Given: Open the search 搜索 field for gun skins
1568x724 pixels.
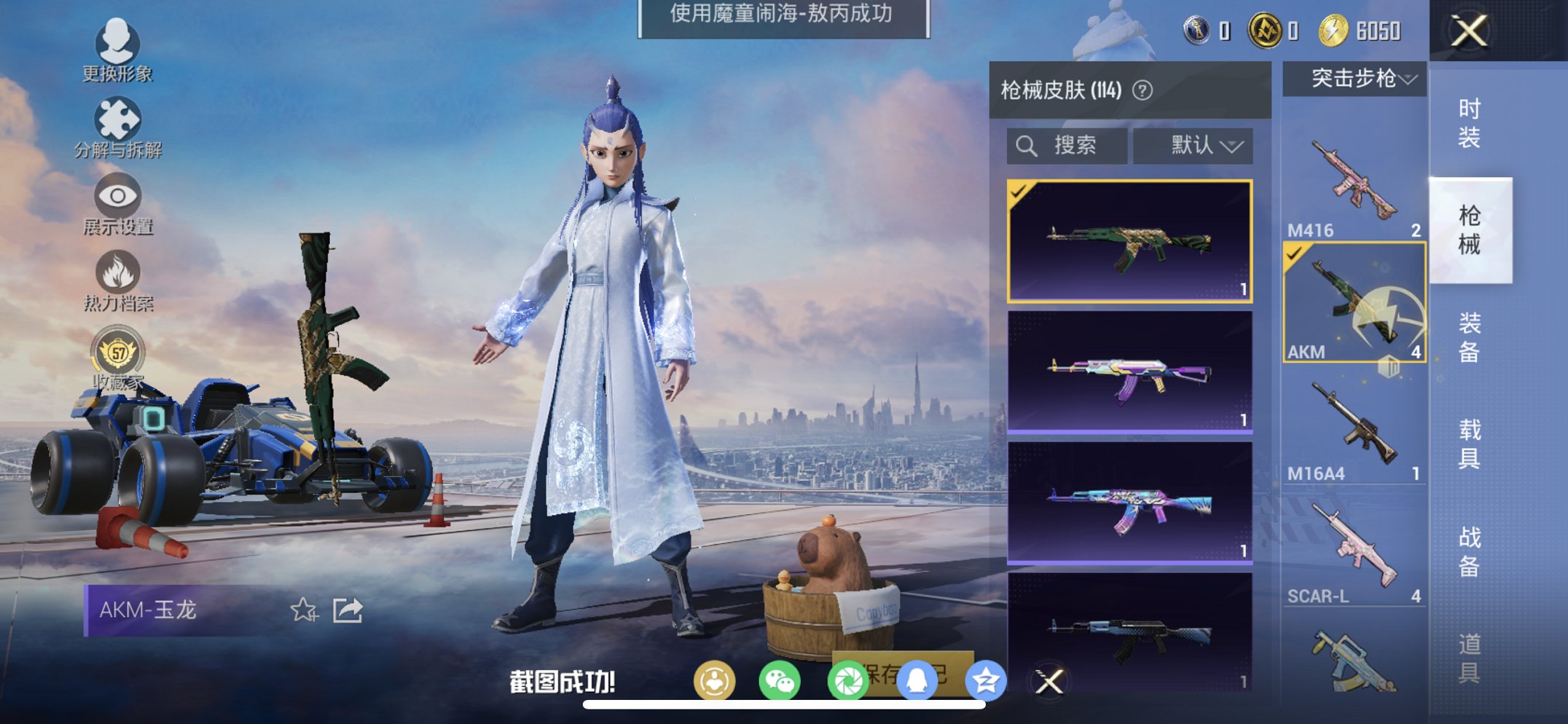Looking at the screenshot, I should point(1067,145).
